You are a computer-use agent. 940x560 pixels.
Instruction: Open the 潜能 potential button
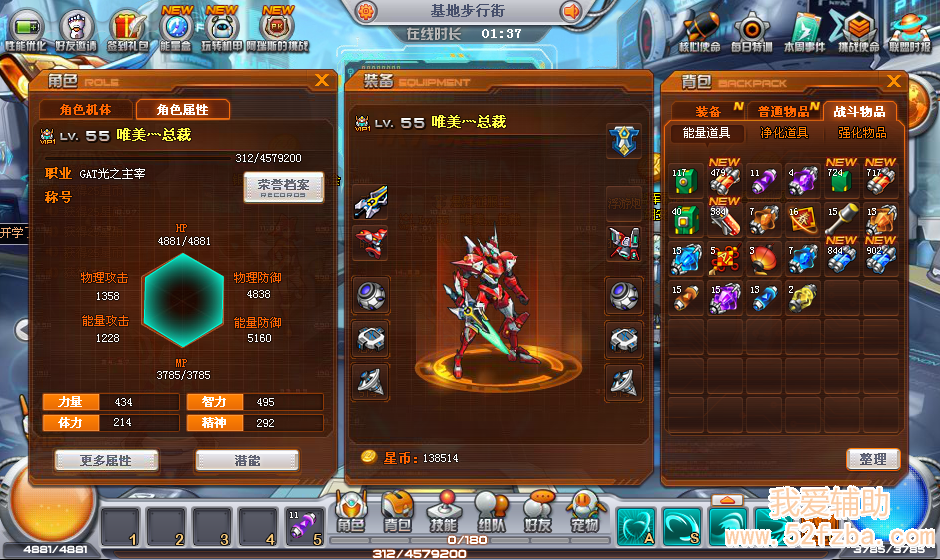[247, 460]
